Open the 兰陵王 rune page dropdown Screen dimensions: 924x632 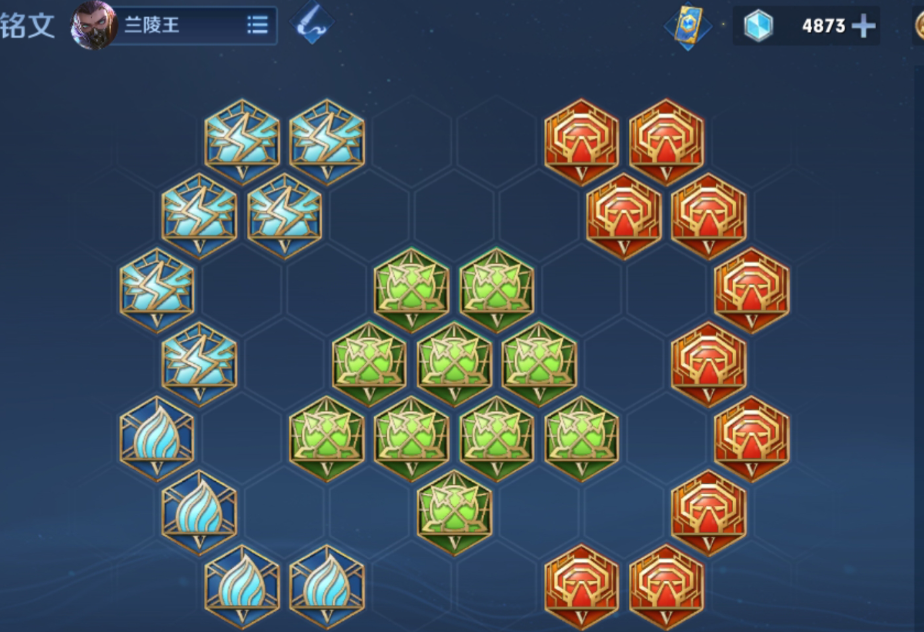tap(257, 25)
